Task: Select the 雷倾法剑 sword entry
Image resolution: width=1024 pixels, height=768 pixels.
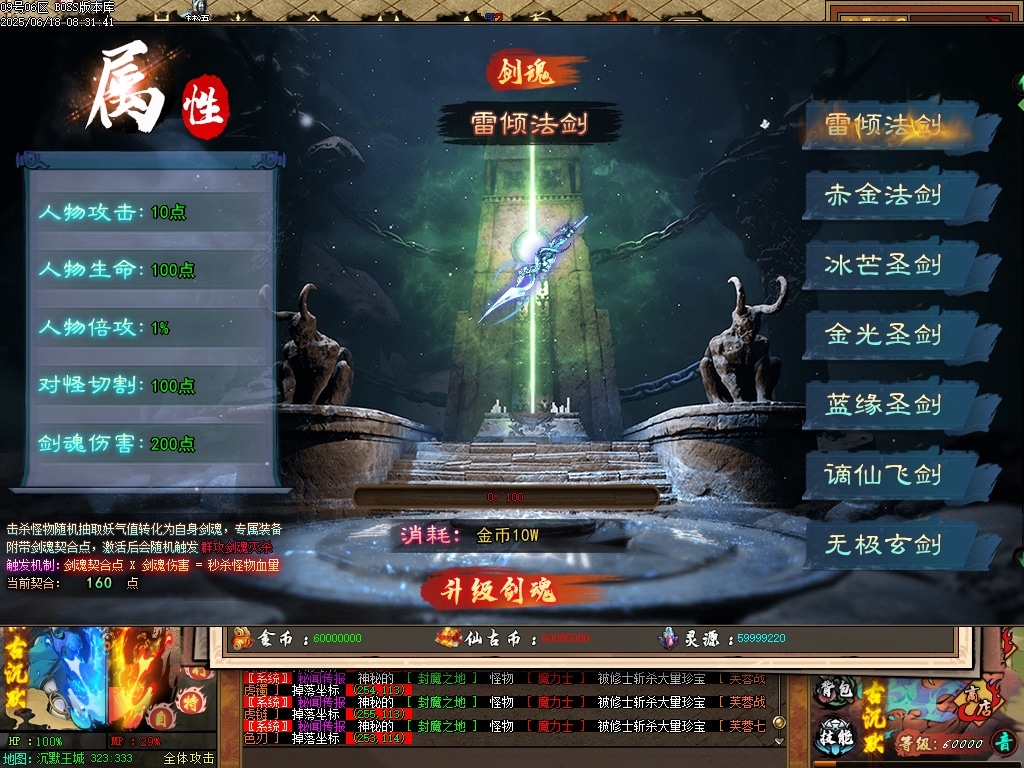Action: point(884,125)
